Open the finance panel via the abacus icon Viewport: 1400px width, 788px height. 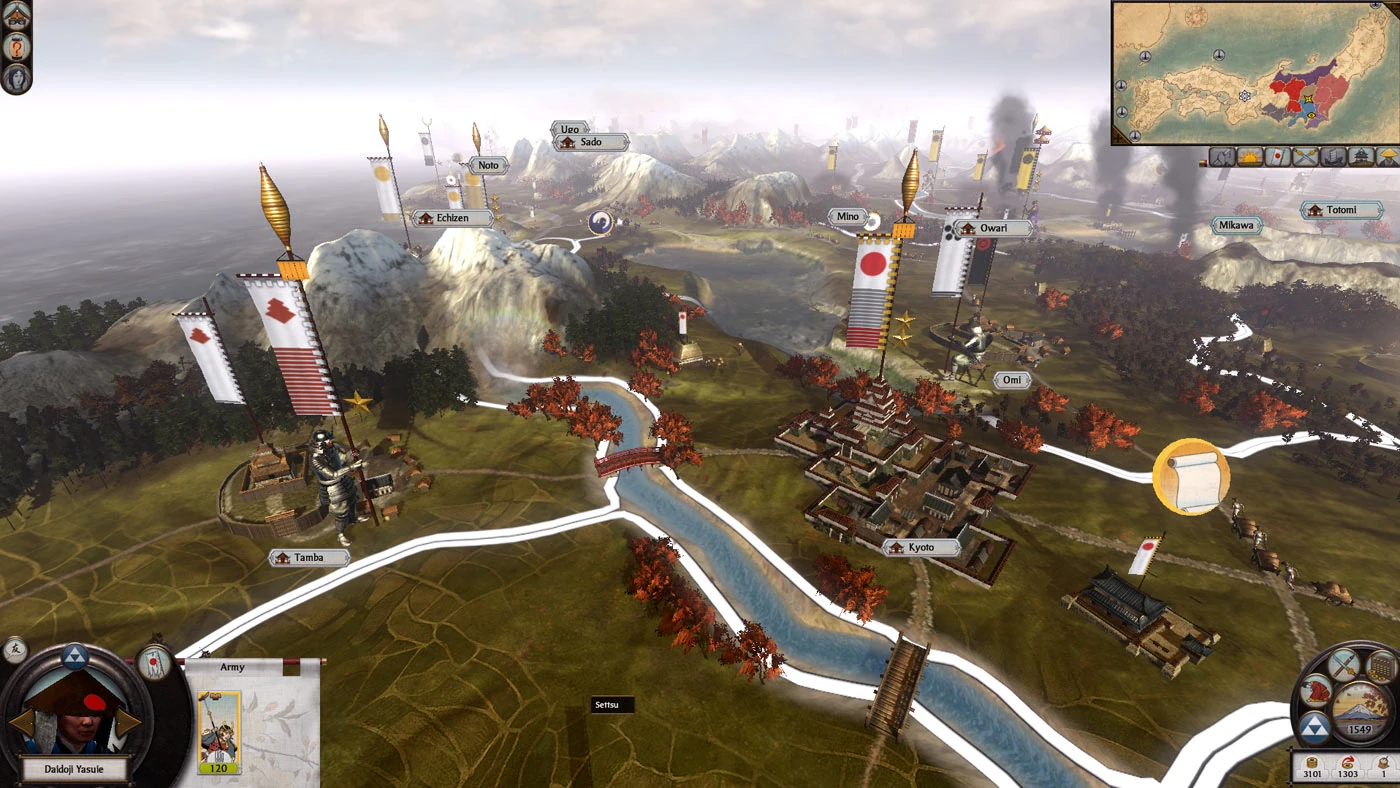(1379, 667)
